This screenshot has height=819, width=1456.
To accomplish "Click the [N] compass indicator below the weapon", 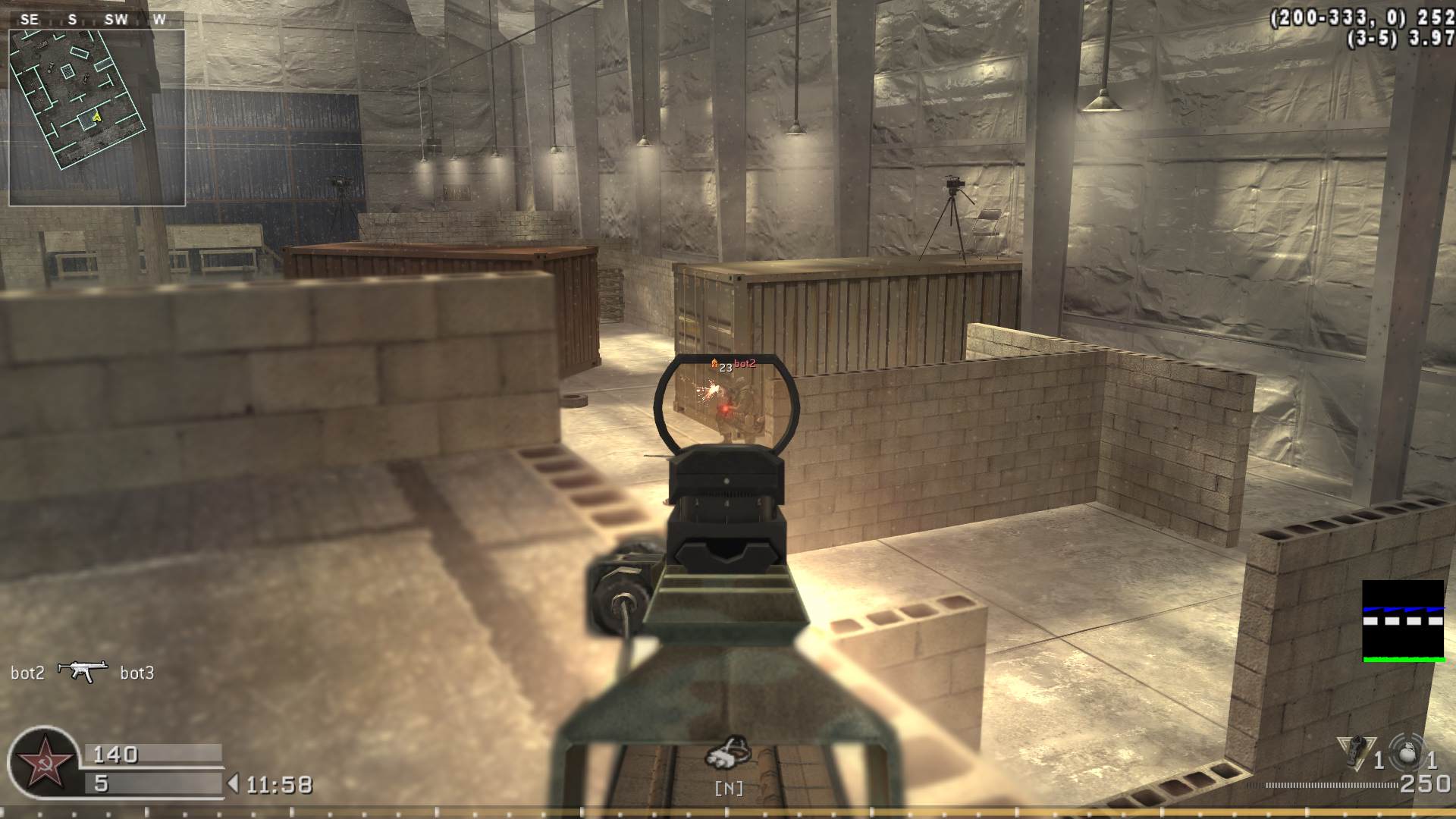I will tap(730, 788).
